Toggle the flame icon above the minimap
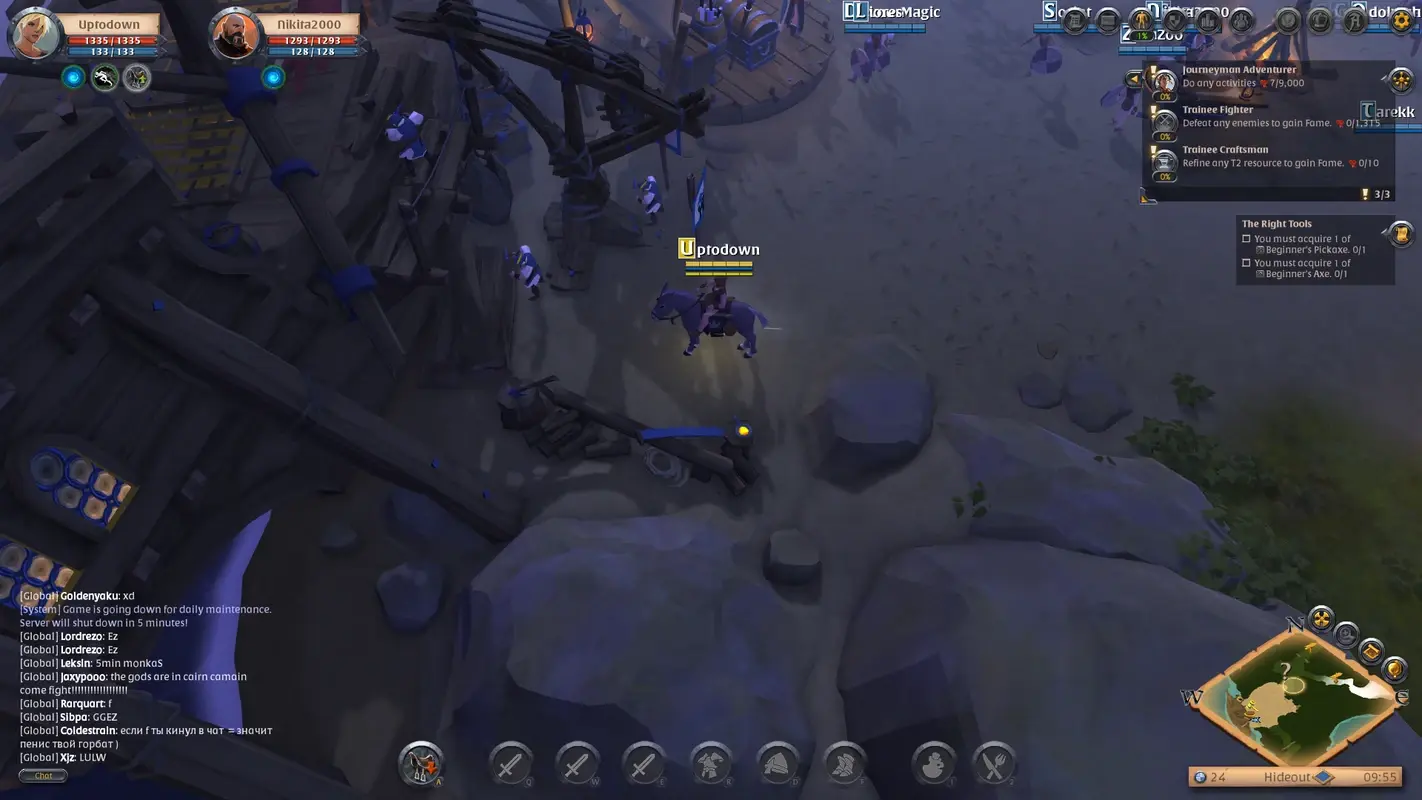The width and height of the screenshot is (1422, 800). [1321, 618]
